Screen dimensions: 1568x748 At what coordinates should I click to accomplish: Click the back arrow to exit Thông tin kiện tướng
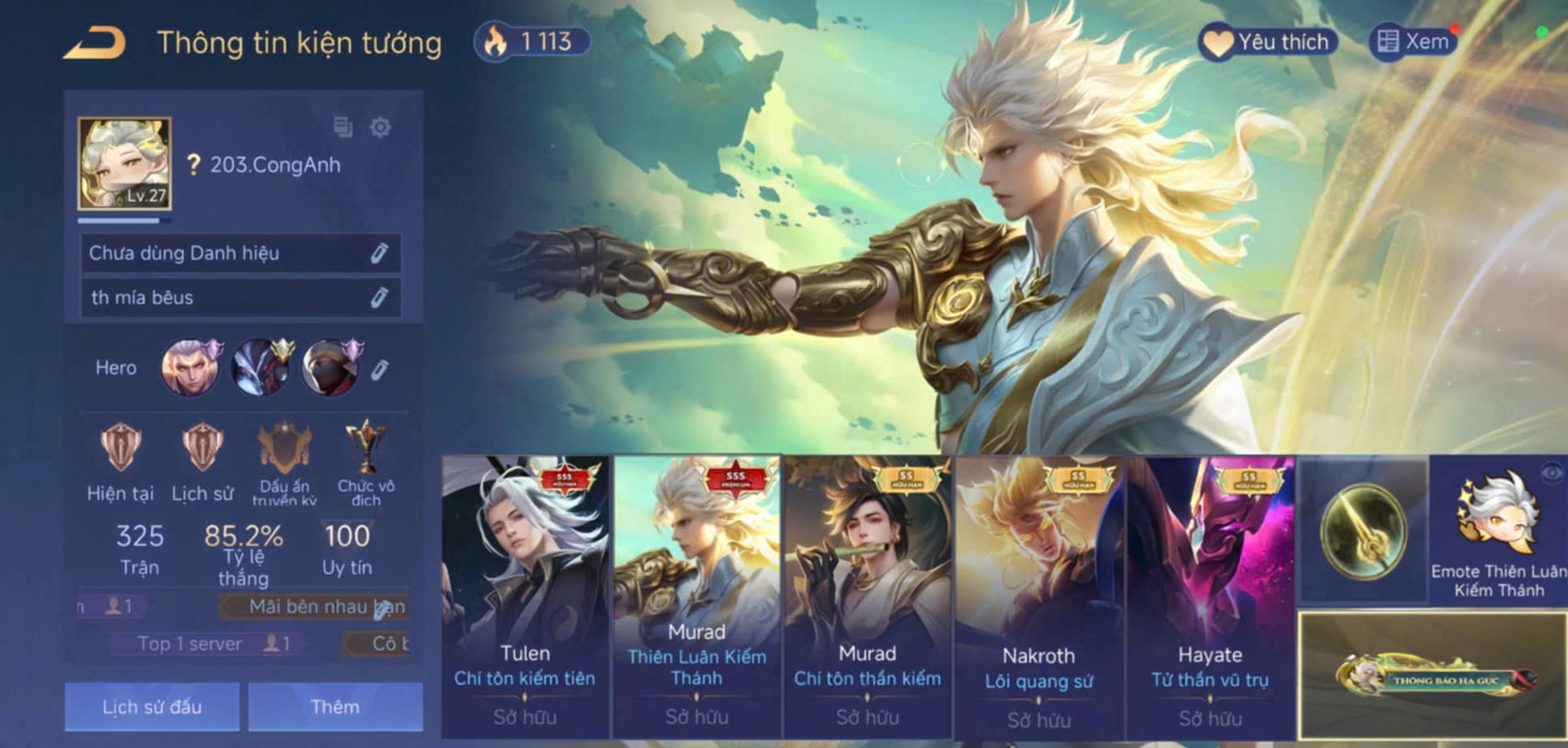pyautogui.click(x=95, y=43)
